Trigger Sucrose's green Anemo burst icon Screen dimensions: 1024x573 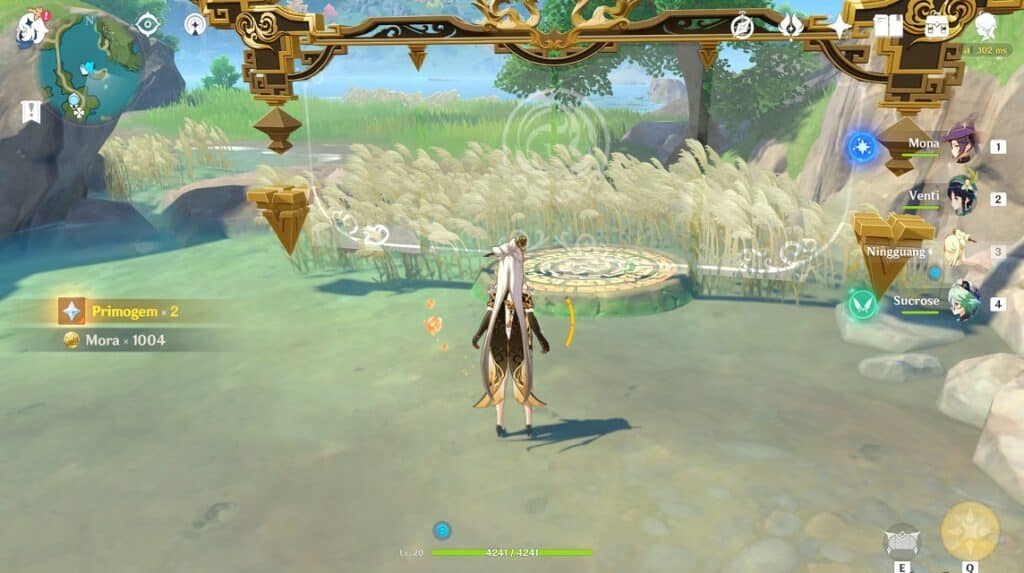(x=861, y=304)
